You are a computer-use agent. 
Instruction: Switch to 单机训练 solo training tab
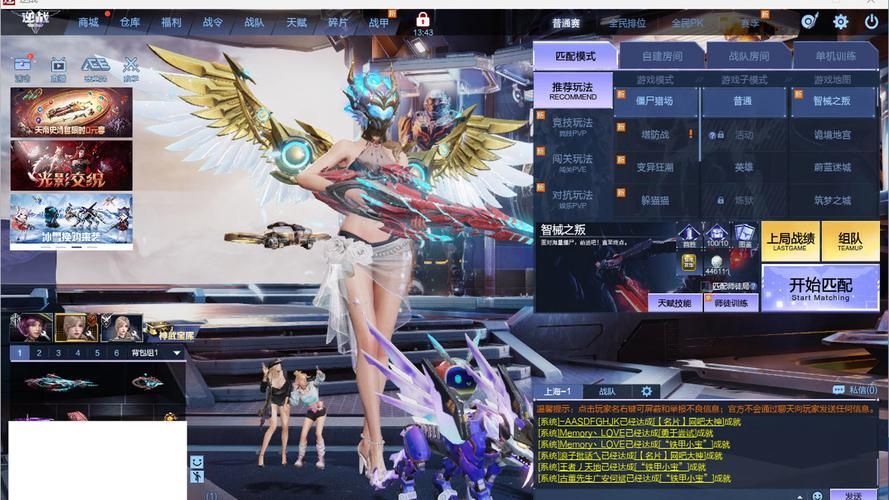click(835, 56)
